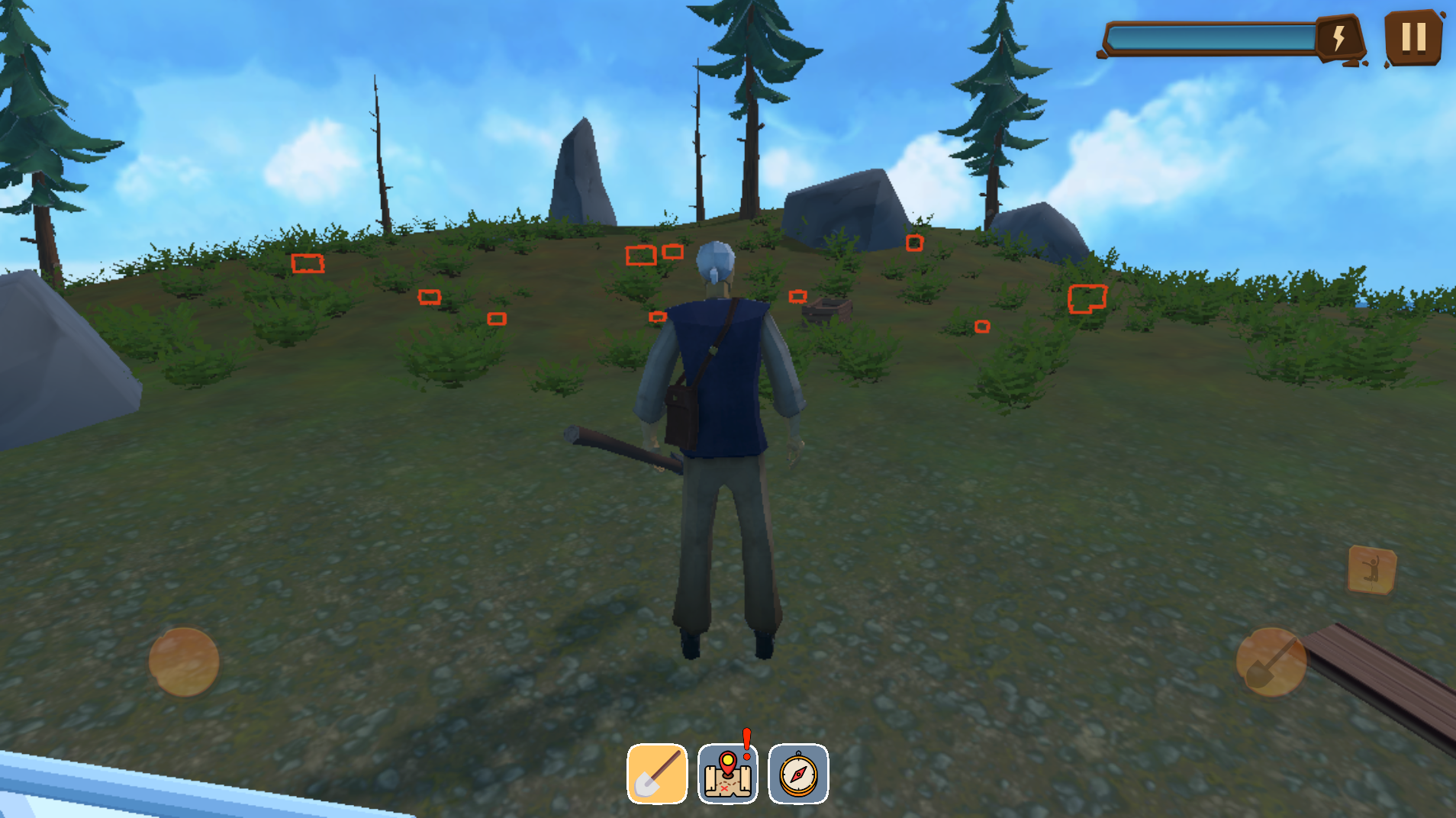Switch to the compass tab in bottom toolbar
Image resolution: width=1456 pixels, height=818 pixels.
798,772
